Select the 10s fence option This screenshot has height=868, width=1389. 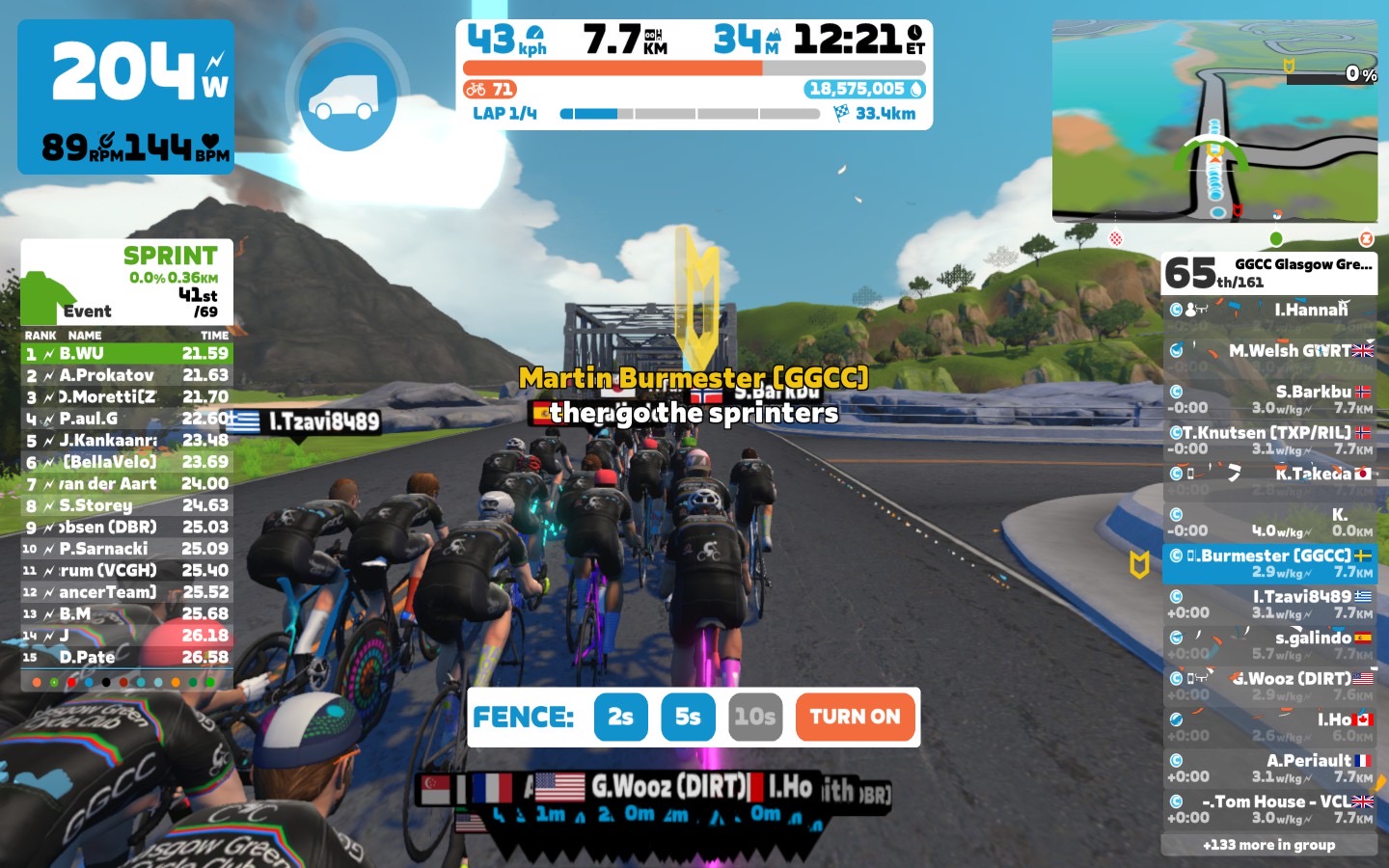pos(754,718)
